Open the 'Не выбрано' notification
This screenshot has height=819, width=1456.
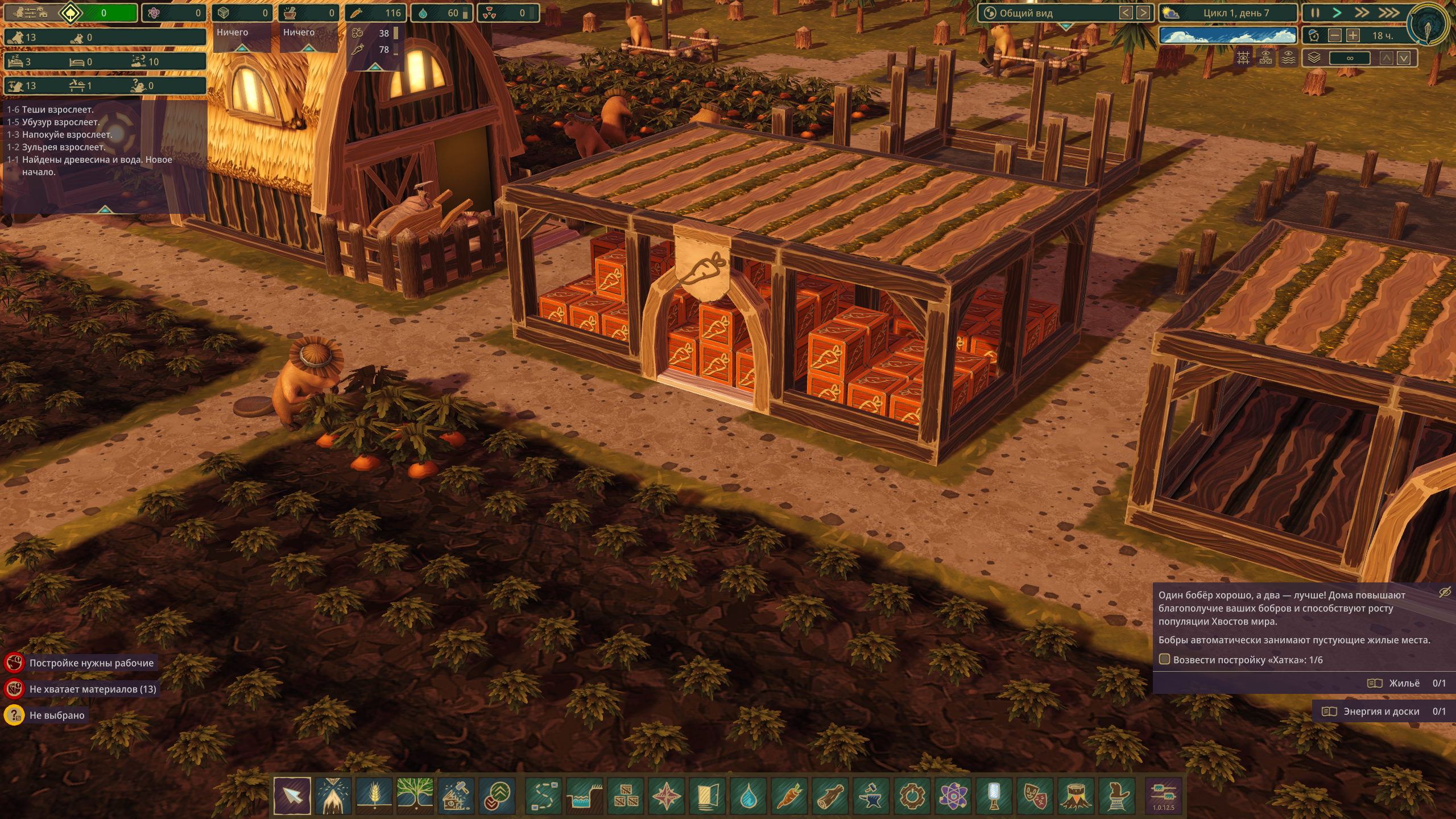click(x=56, y=715)
